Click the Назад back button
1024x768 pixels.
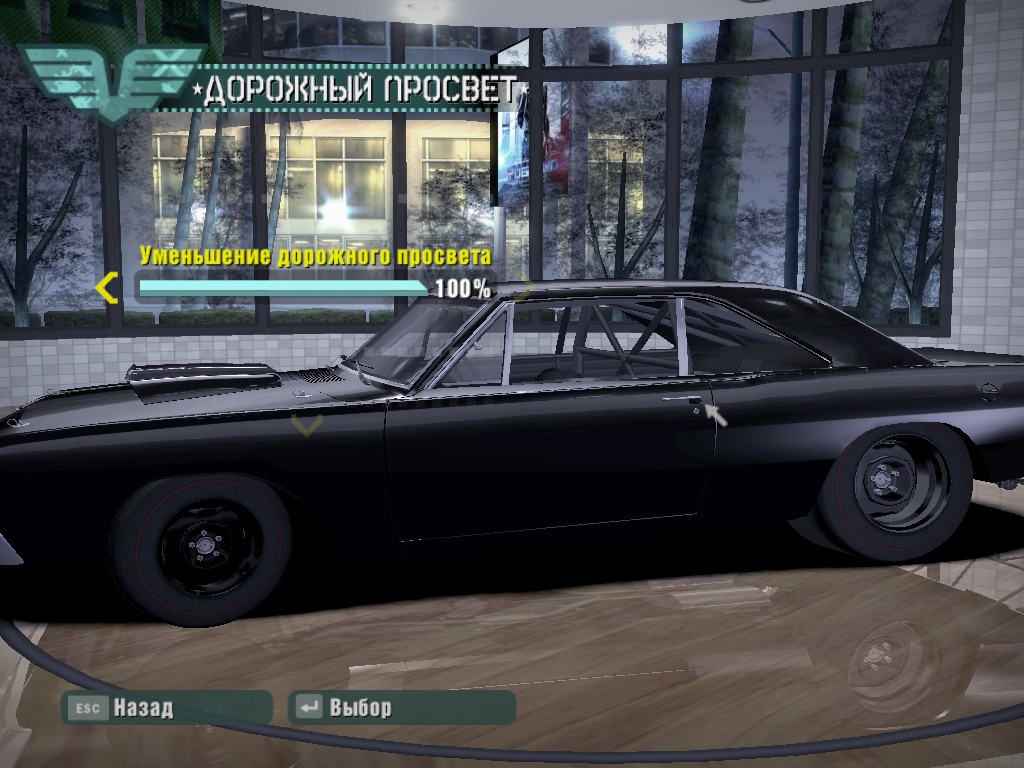pyautogui.click(x=165, y=708)
